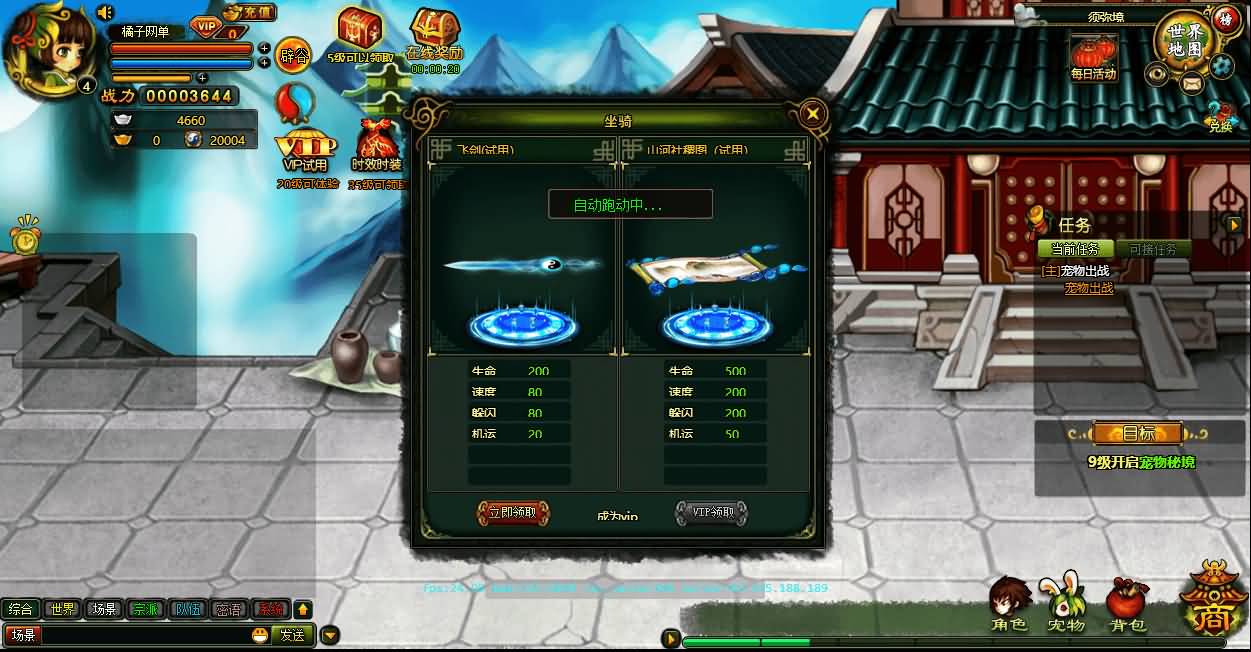Open the 背包 backpack
This screenshot has height=652, width=1251.
click(x=1126, y=605)
